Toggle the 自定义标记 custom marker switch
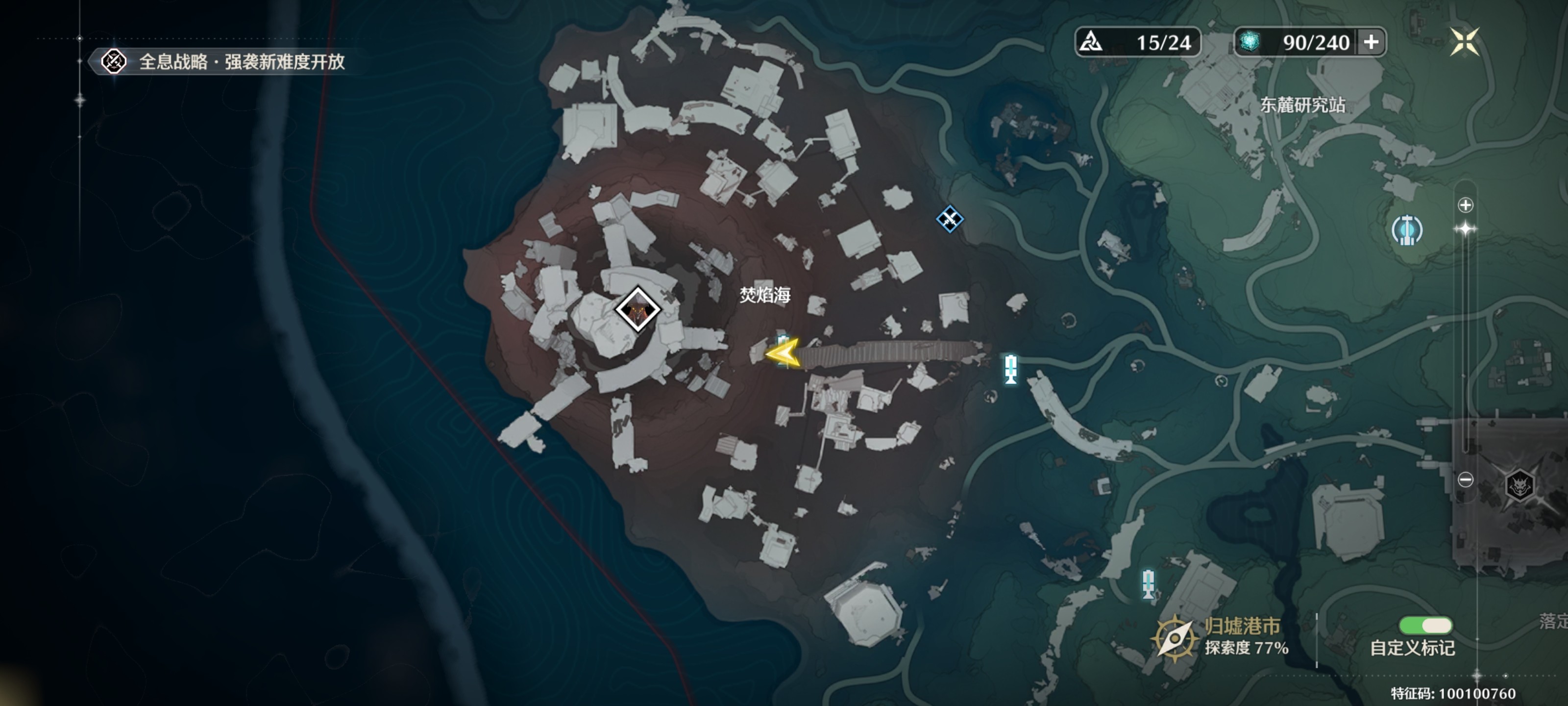Viewport: 1568px width, 706px height. click(1425, 626)
